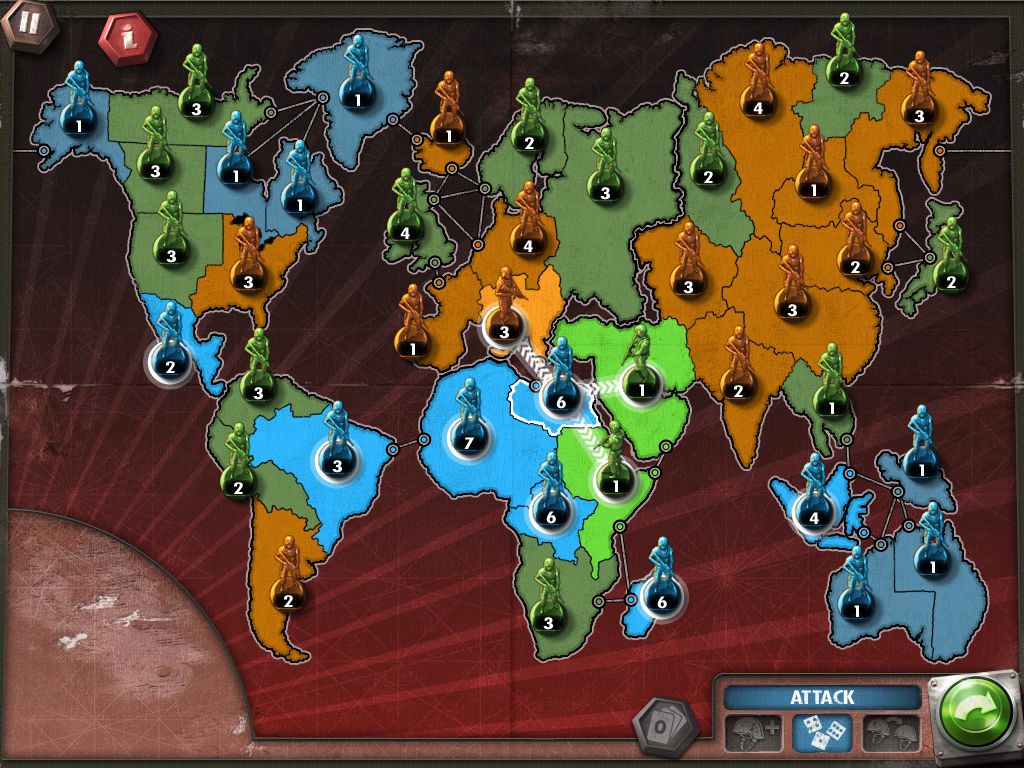The width and height of the screenshot is (1024, 768).
Task: Select the helmet-plus reinforcement phase icon
Action: (753, 732)
